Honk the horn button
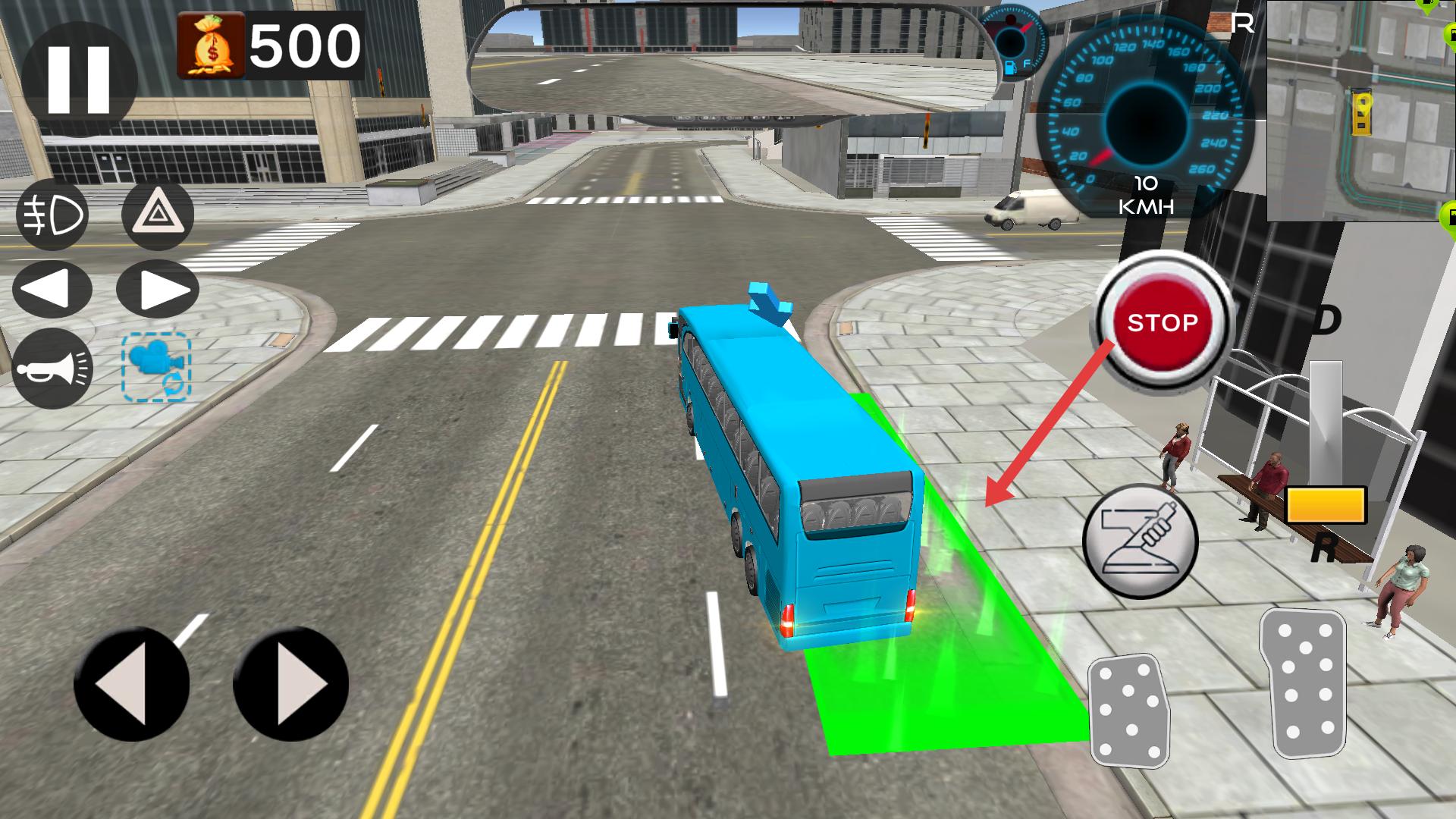The width and height of the screenshot is (1456, 819). [52, 369]
